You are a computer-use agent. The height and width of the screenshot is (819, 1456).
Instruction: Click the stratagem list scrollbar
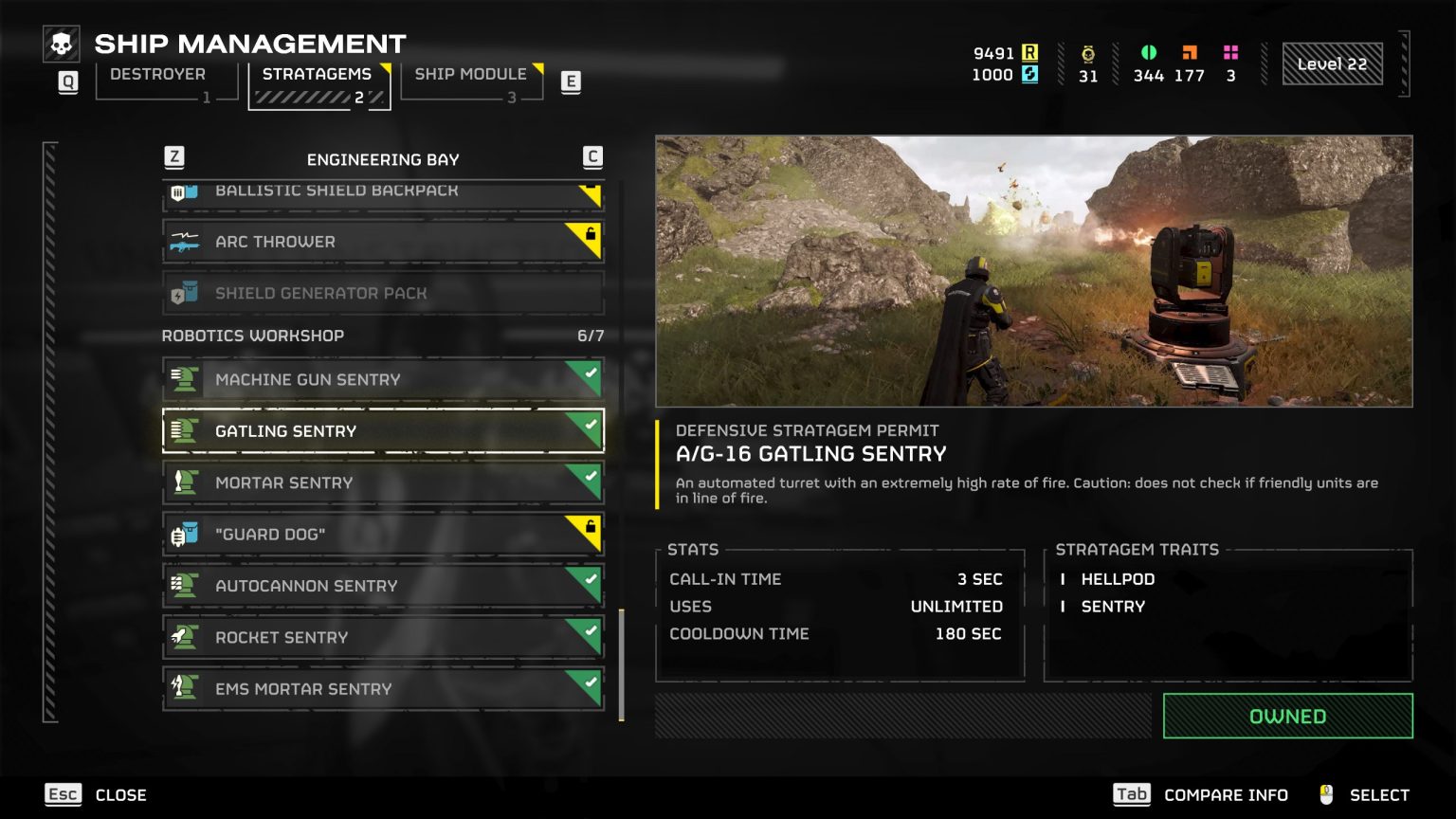click(622, 664)
